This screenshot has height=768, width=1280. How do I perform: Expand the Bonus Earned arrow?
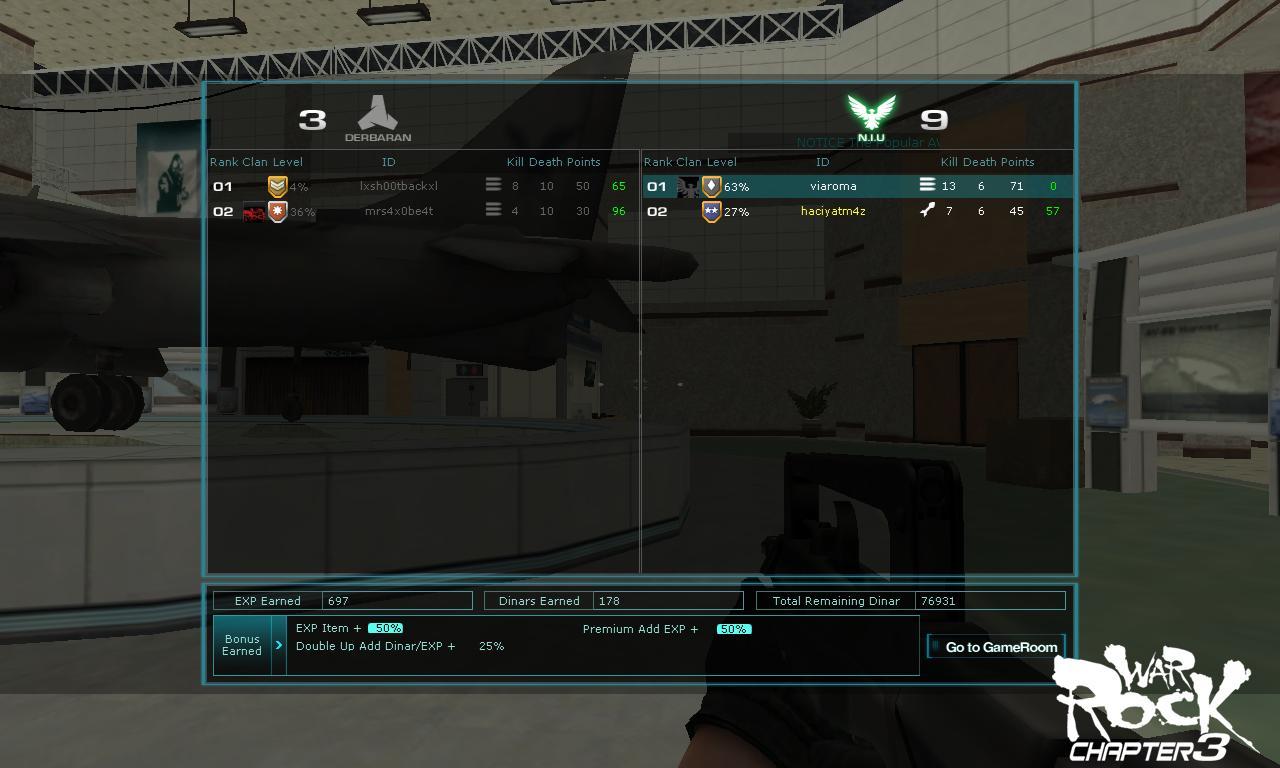tap(279, 645)
